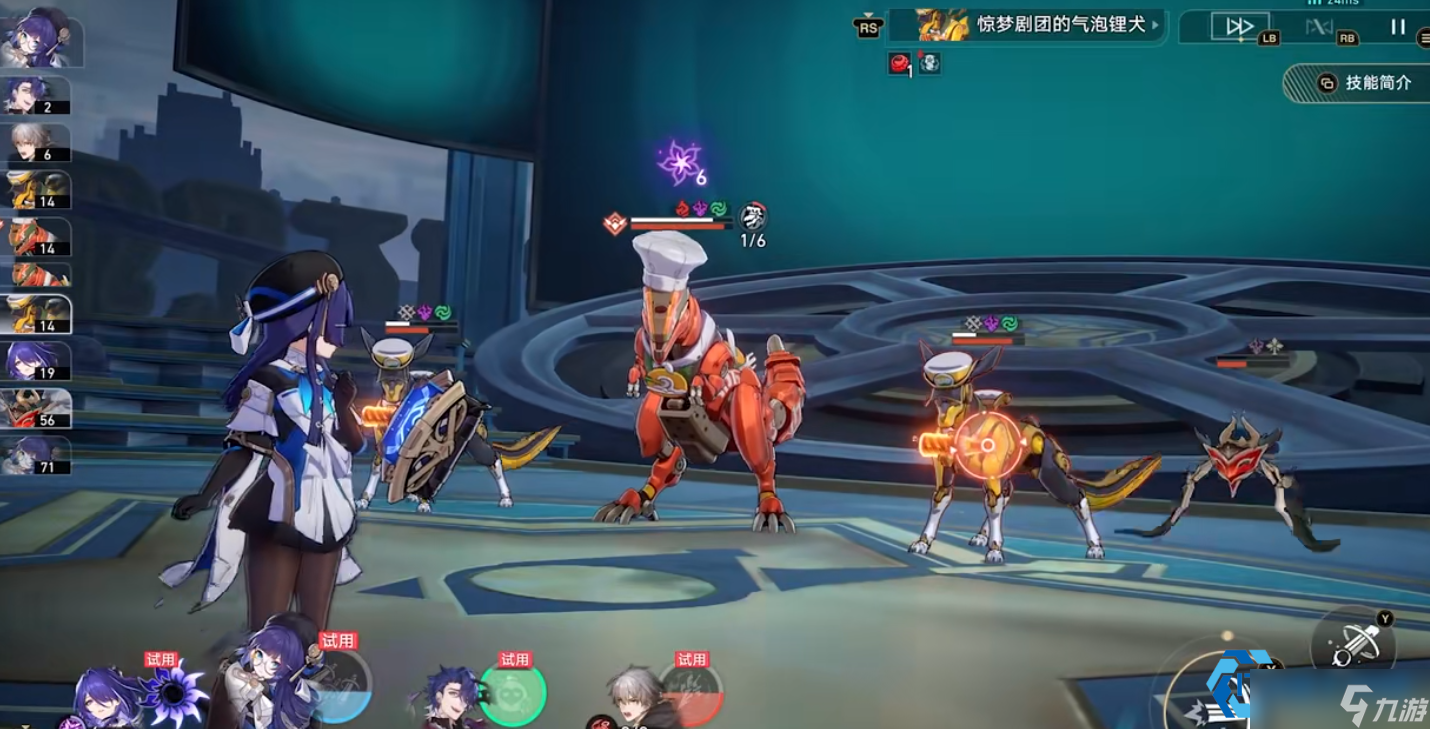Image resolution: width=1430 pixels, height=729 pixels.
Task: Click the wave counter showing 1/6
Action: [x=753, y=239]
